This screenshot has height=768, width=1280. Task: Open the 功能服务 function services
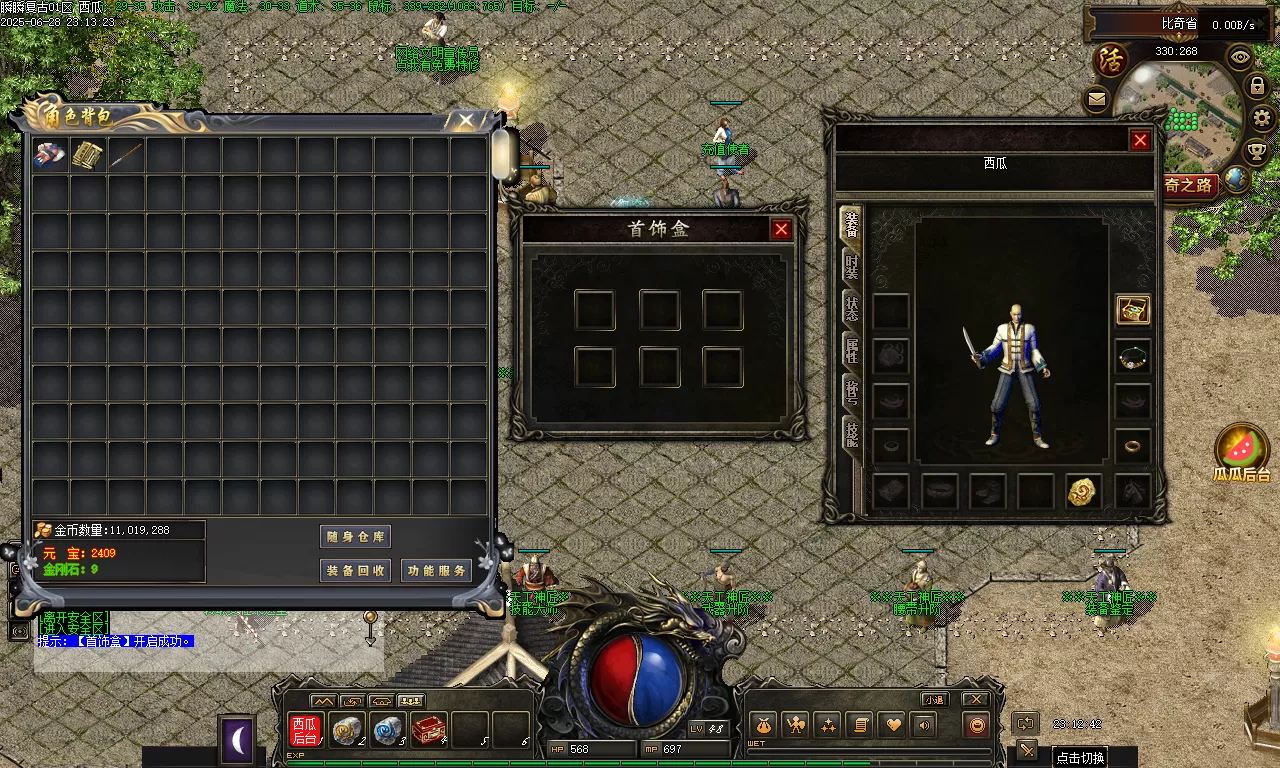click(x=437, y=571)
